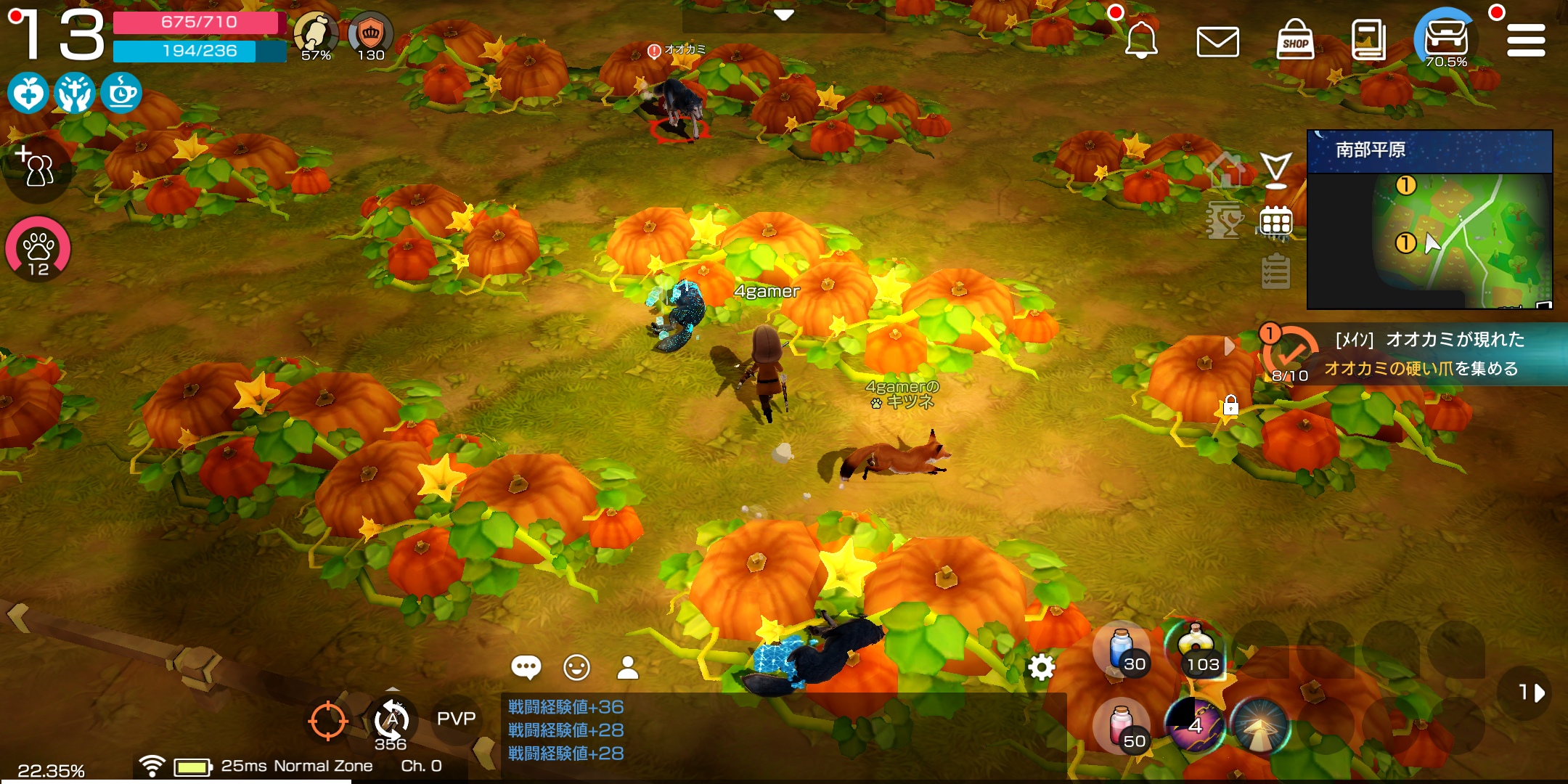Open the pet paw icon labeled 12
1568x784 pixels.
38,249
